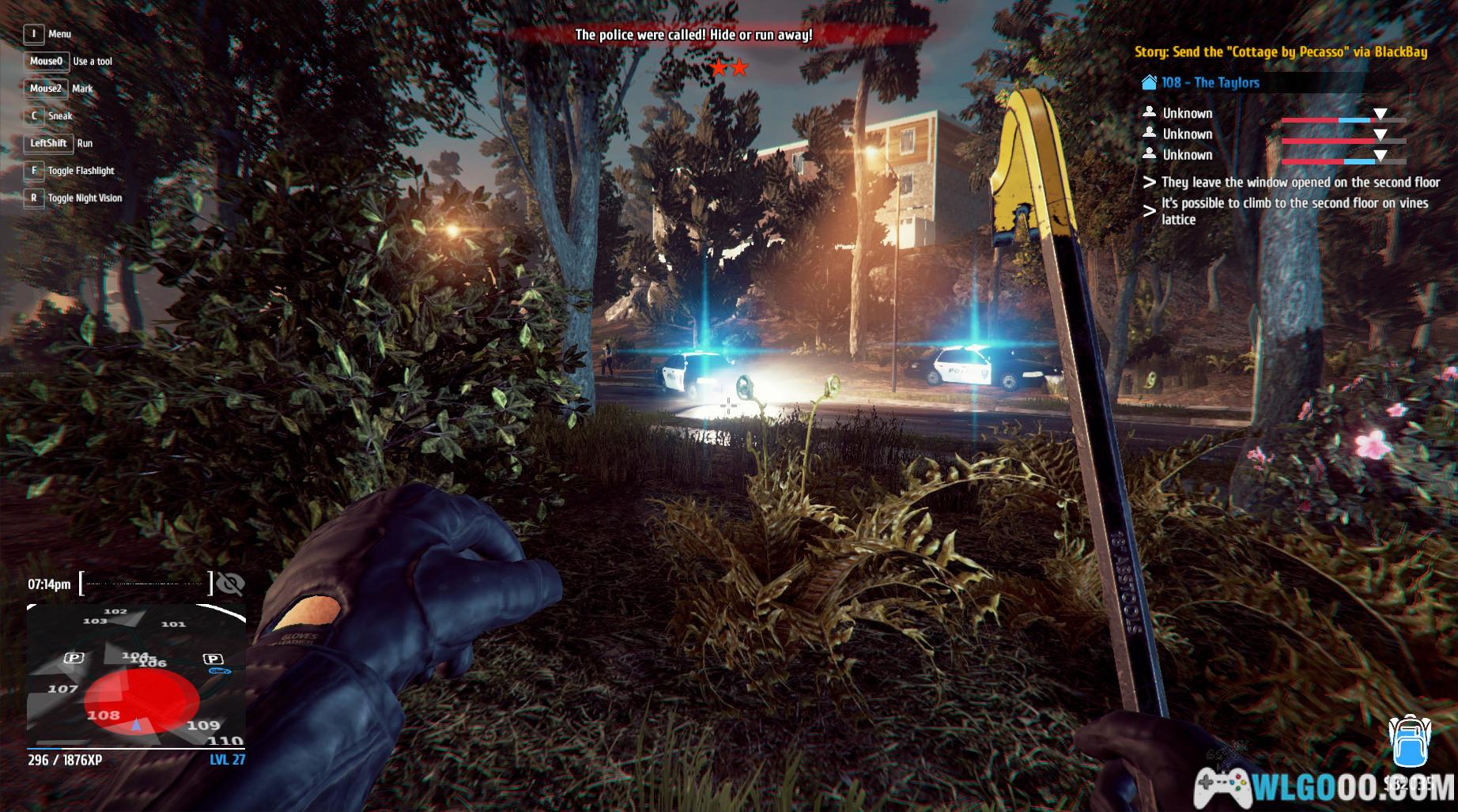Click house 107 on the minimap
Image resolution: width=1458 pixels, height=812 pixels.
[62, 689]
